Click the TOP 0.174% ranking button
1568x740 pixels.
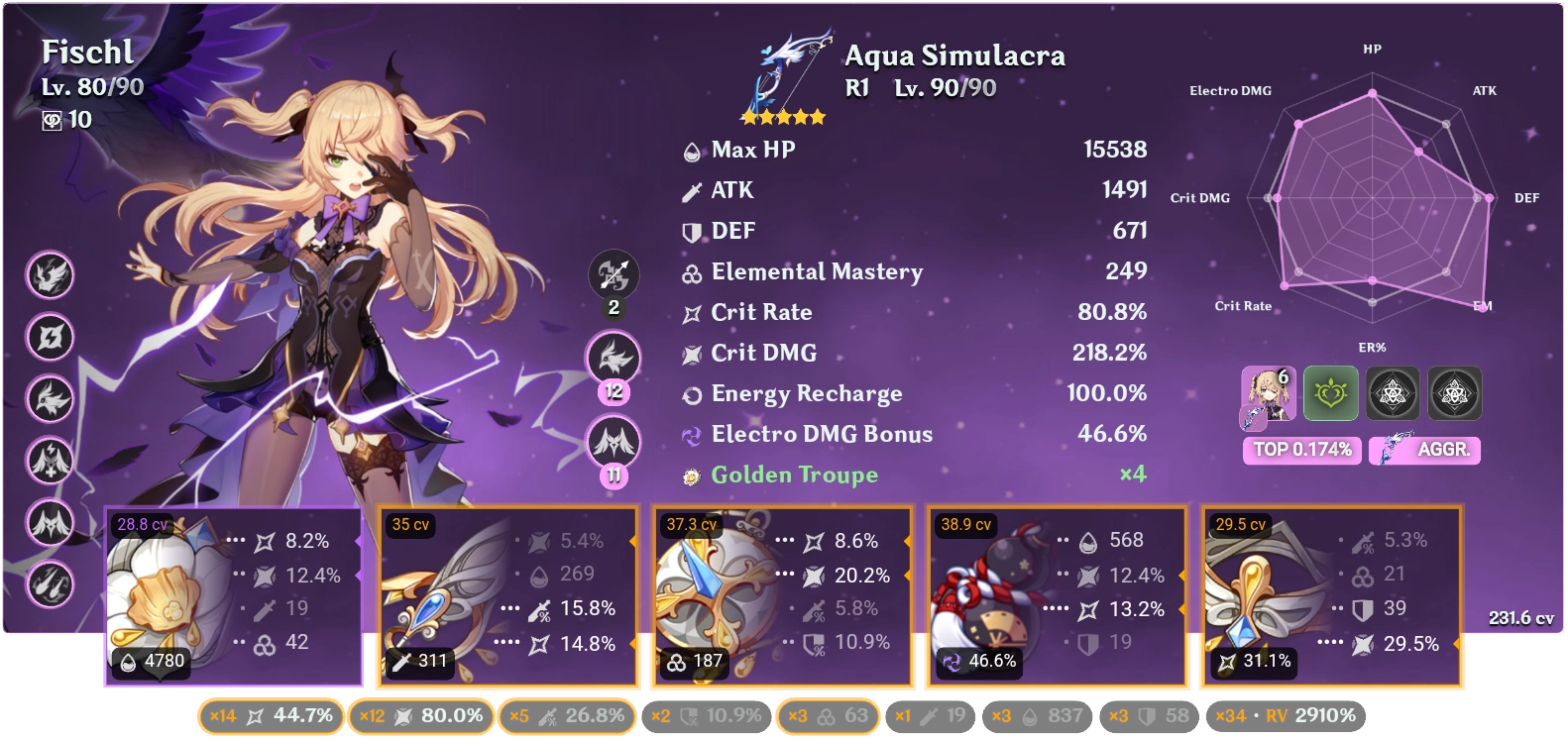click(1301, 450)
